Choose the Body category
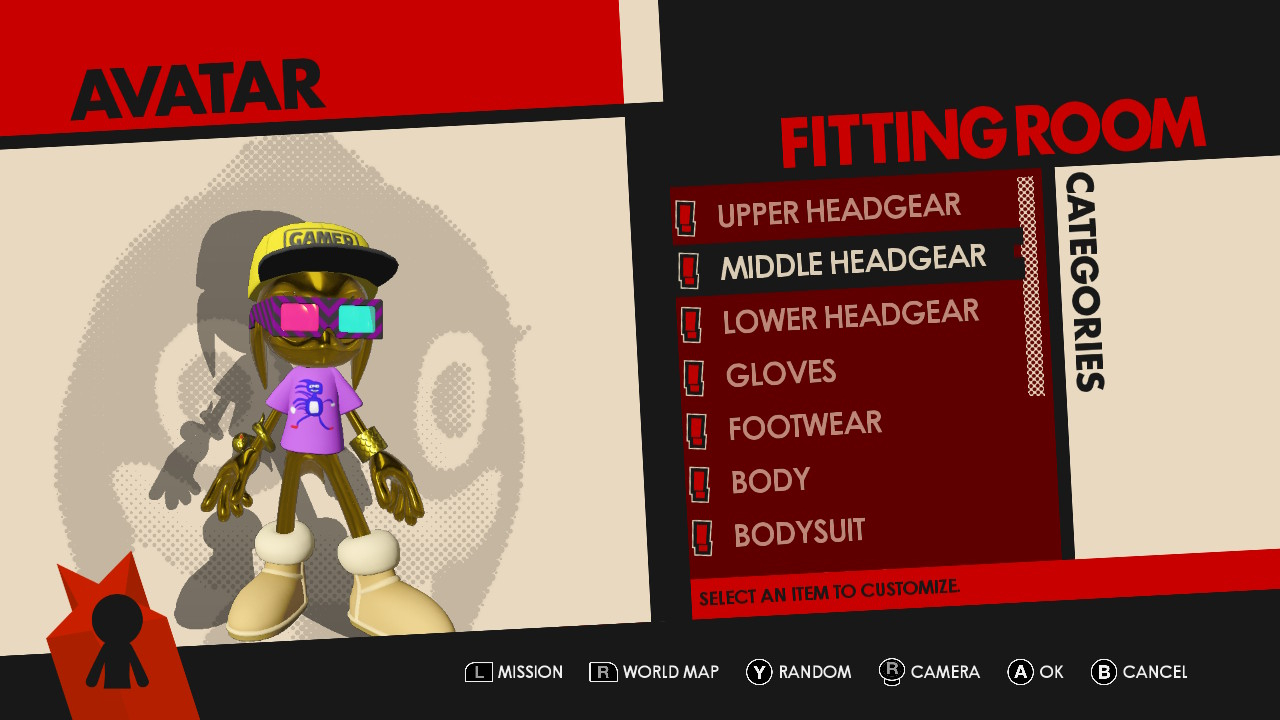Image resolution: width=1280 pixels, height=720 pixels. click(770, 481)
